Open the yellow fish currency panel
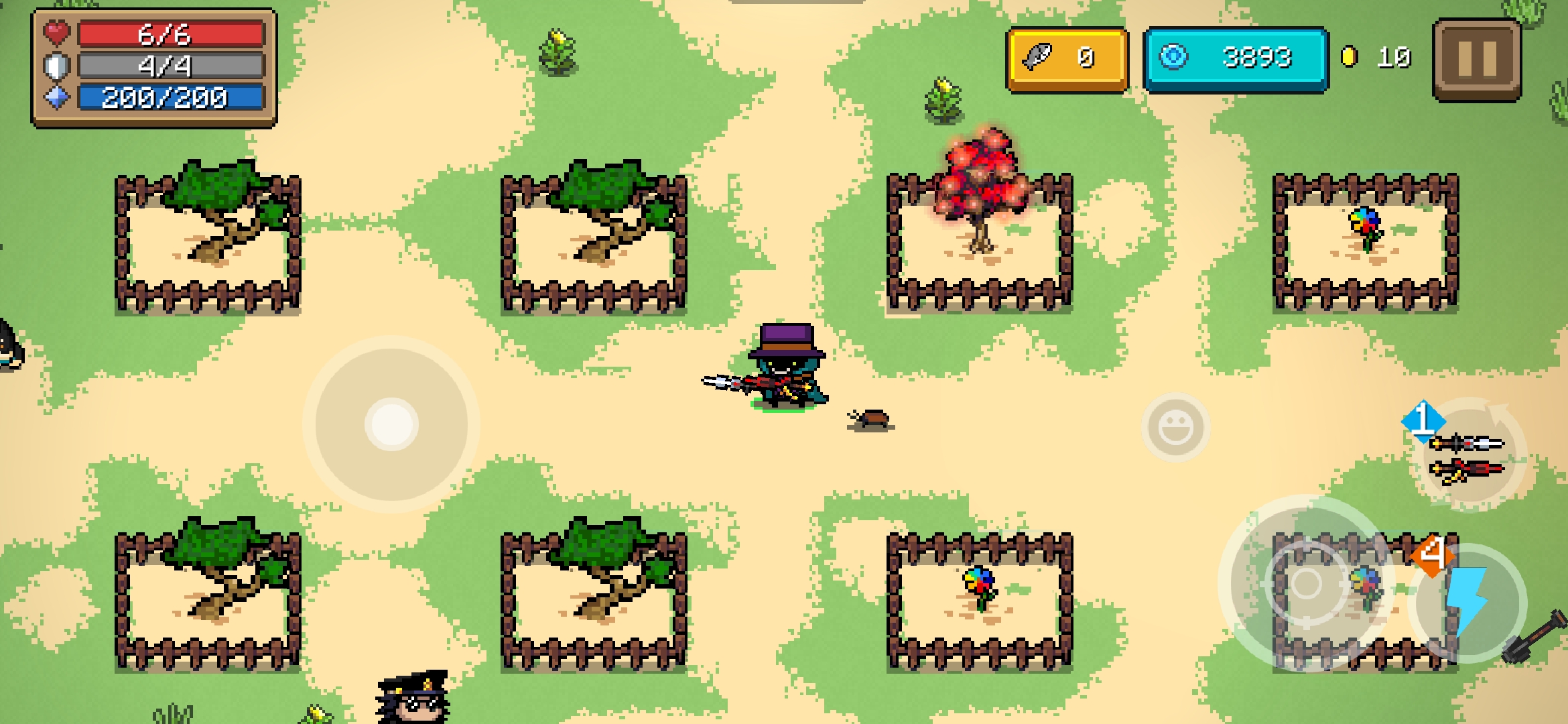This screenshot has height=724, width=1568. click(x=1067, y=59)
